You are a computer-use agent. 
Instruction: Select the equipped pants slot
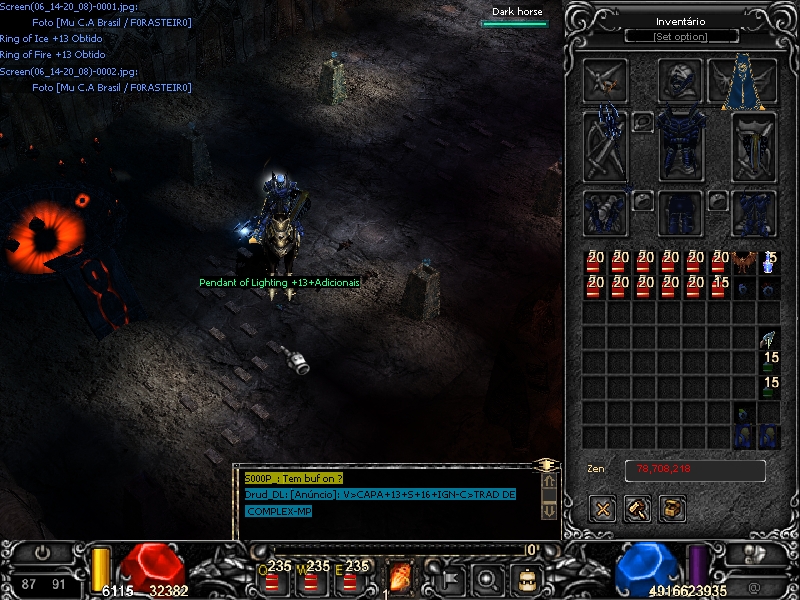pos(681,212)
